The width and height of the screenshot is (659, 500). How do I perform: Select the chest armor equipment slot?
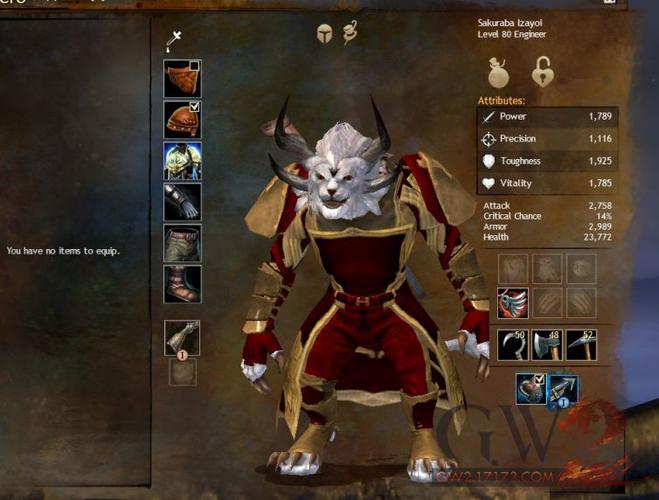pyautogui.click(x=182, y=161)
